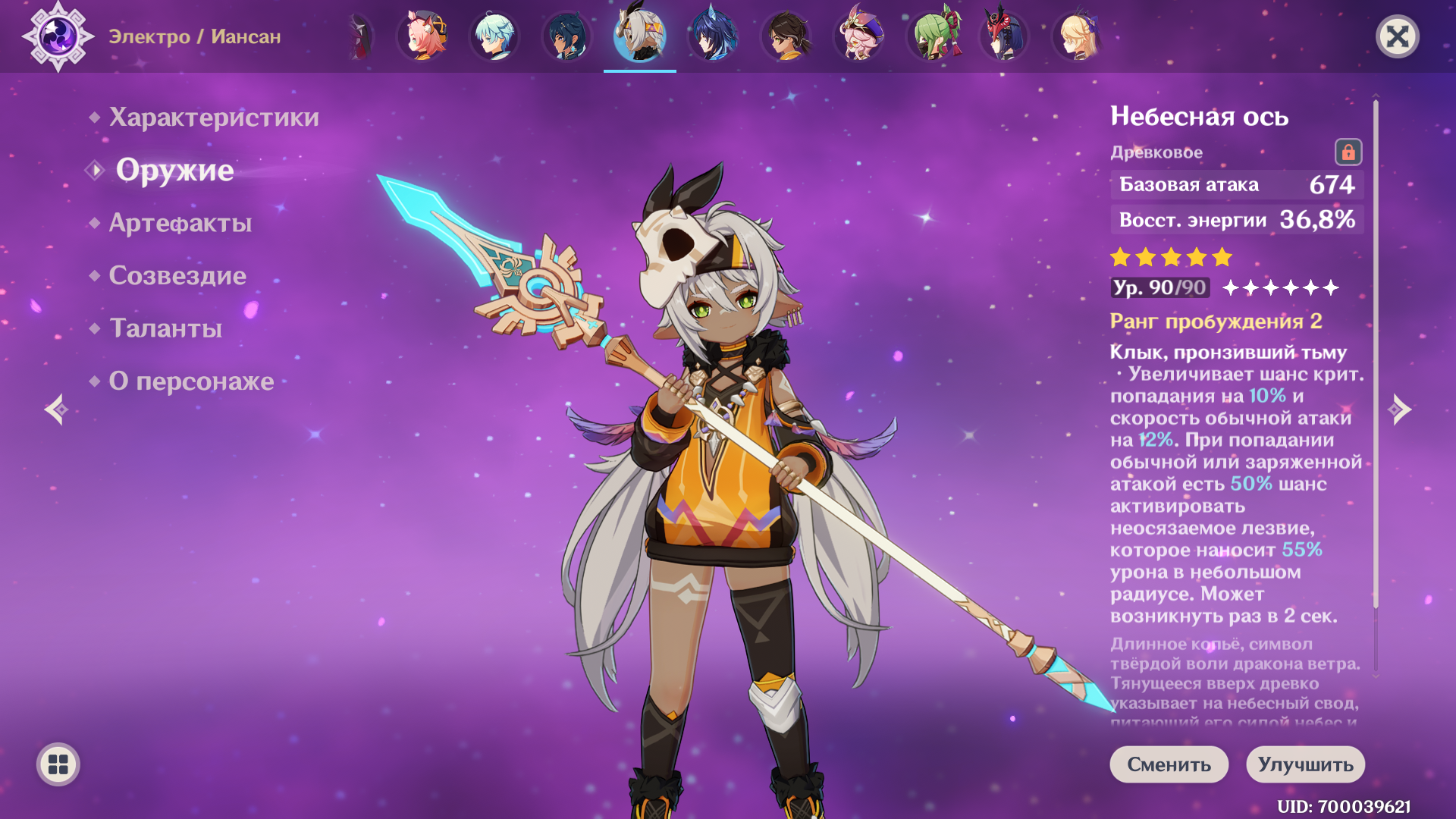Select the character portrait with red mask

(1005, 36)
